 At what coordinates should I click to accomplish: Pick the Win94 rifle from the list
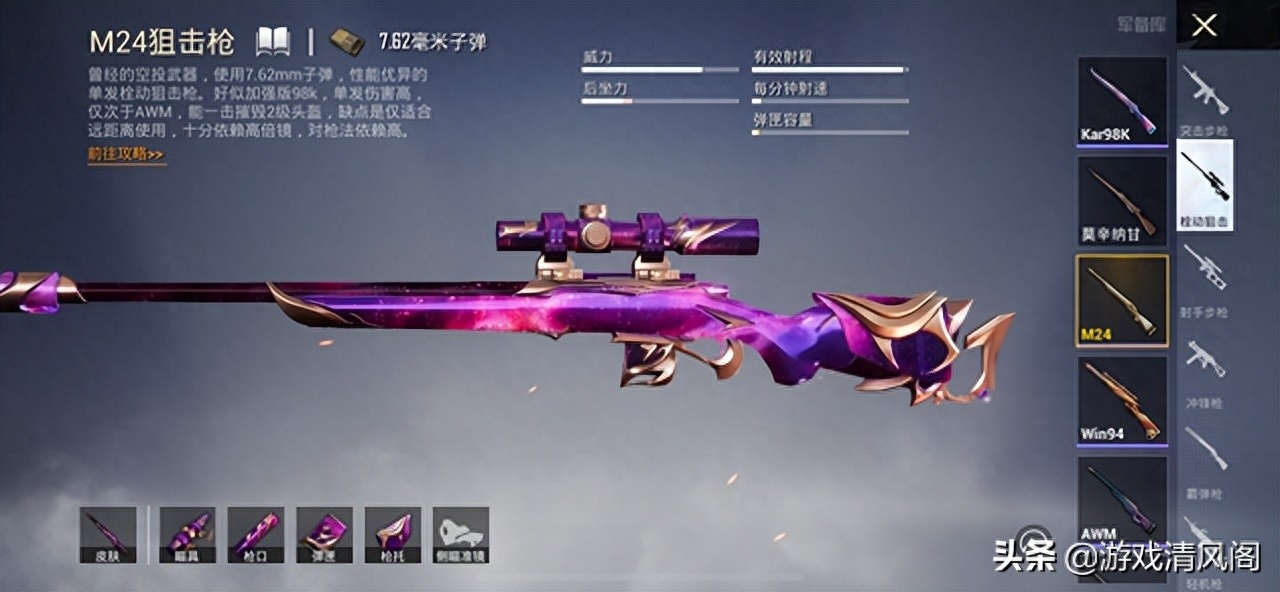point(1122,400)
